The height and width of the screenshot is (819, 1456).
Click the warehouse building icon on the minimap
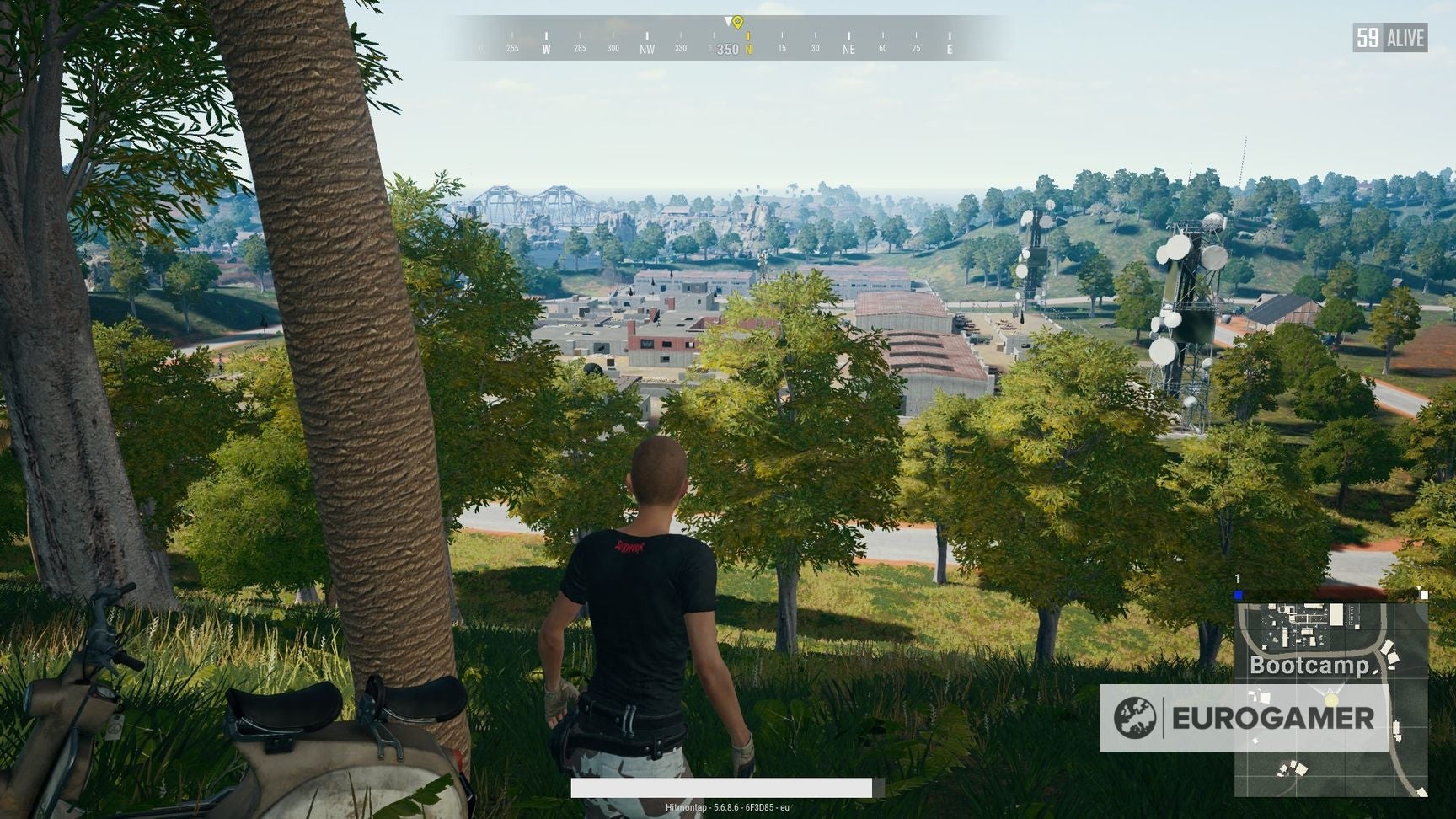(x=1337, y=614)
